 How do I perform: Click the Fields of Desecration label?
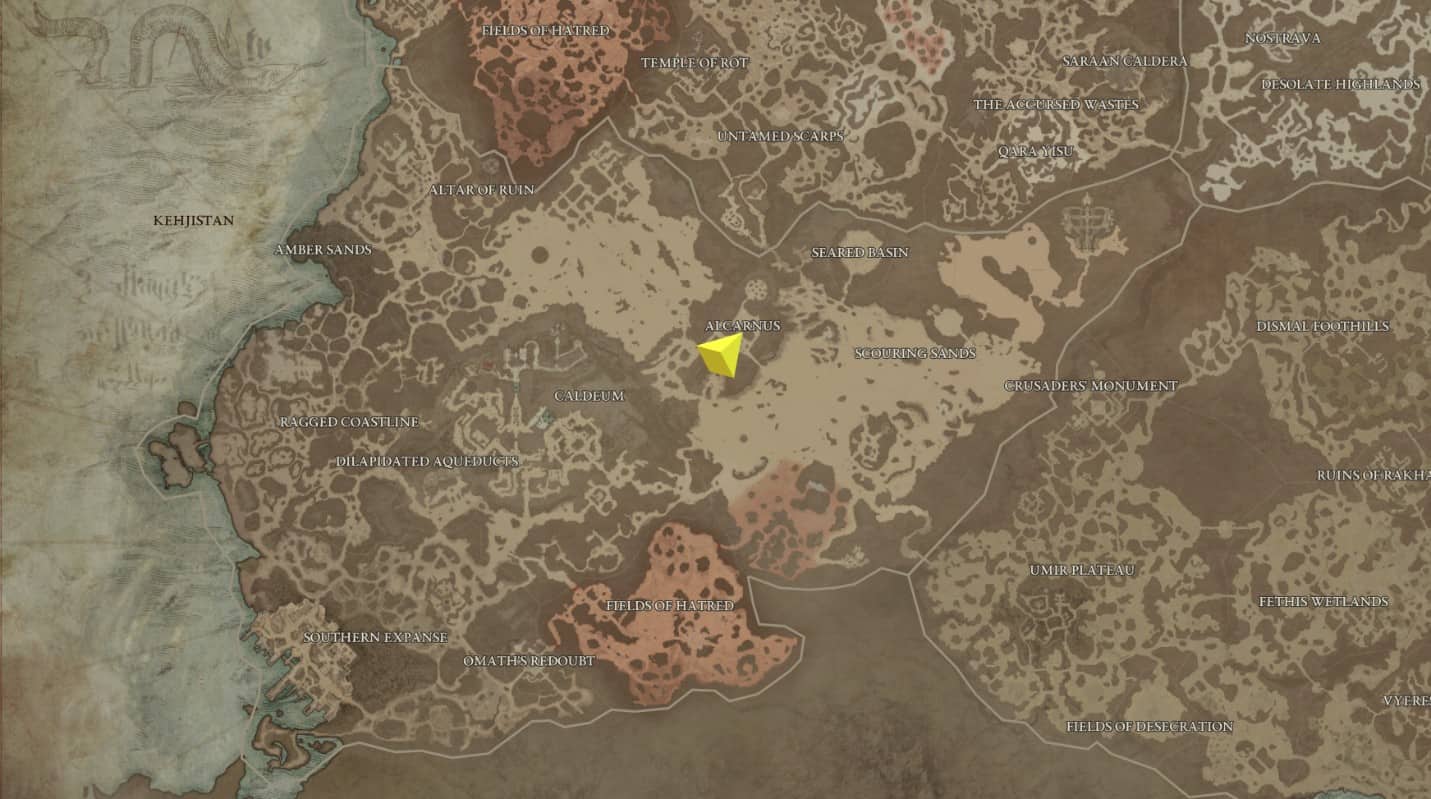1152,727
